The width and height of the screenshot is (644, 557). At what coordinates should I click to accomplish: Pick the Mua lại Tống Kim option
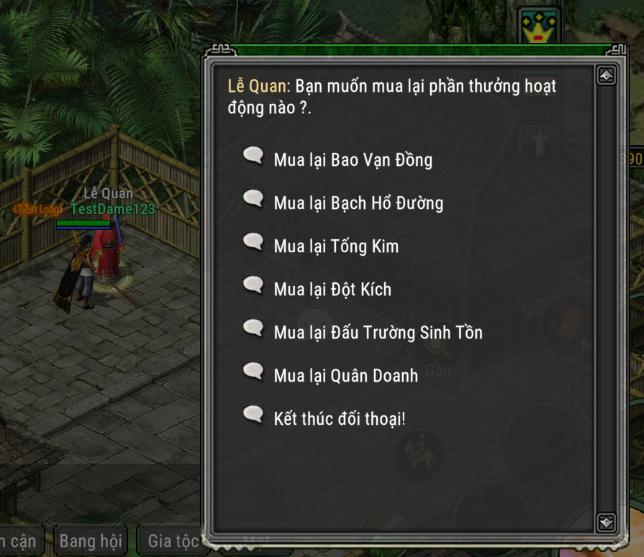(x=336, y=246)
